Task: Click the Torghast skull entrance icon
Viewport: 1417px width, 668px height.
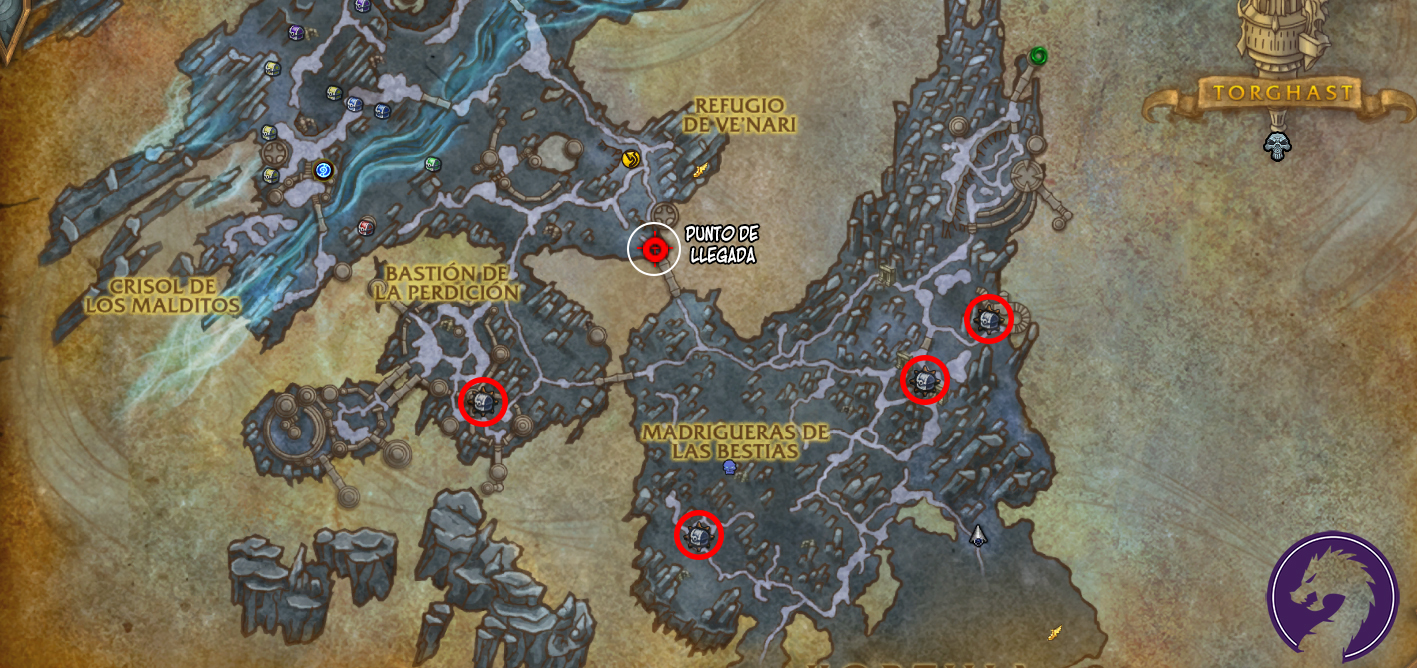Action: pyautogui.click(x=1277, y=146)
